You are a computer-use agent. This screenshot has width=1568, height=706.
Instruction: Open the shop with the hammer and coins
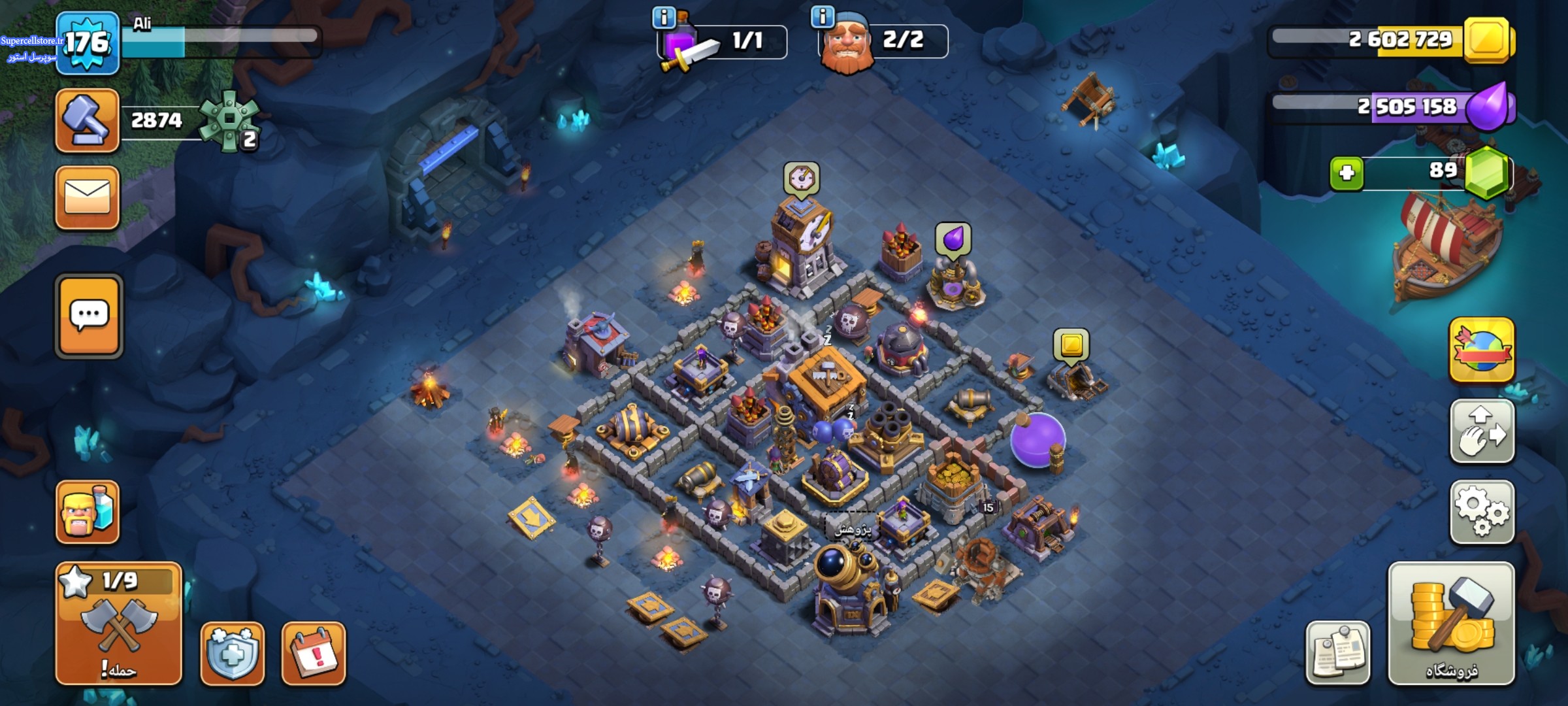[1450, 624]
